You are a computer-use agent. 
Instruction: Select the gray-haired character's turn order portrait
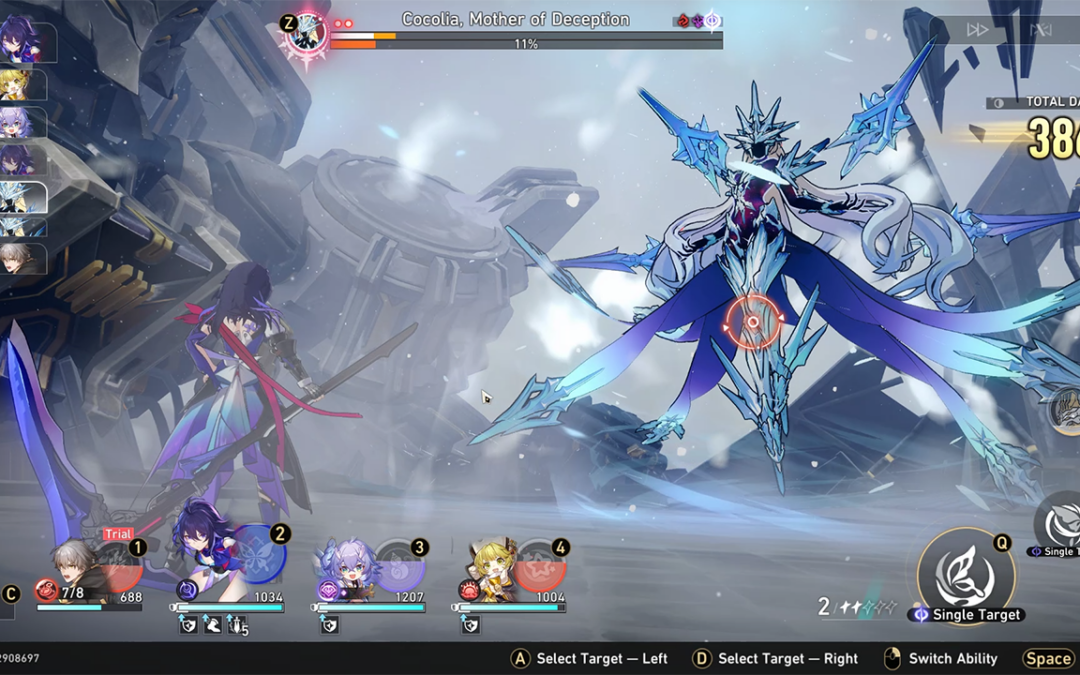[x=22, y=259]
